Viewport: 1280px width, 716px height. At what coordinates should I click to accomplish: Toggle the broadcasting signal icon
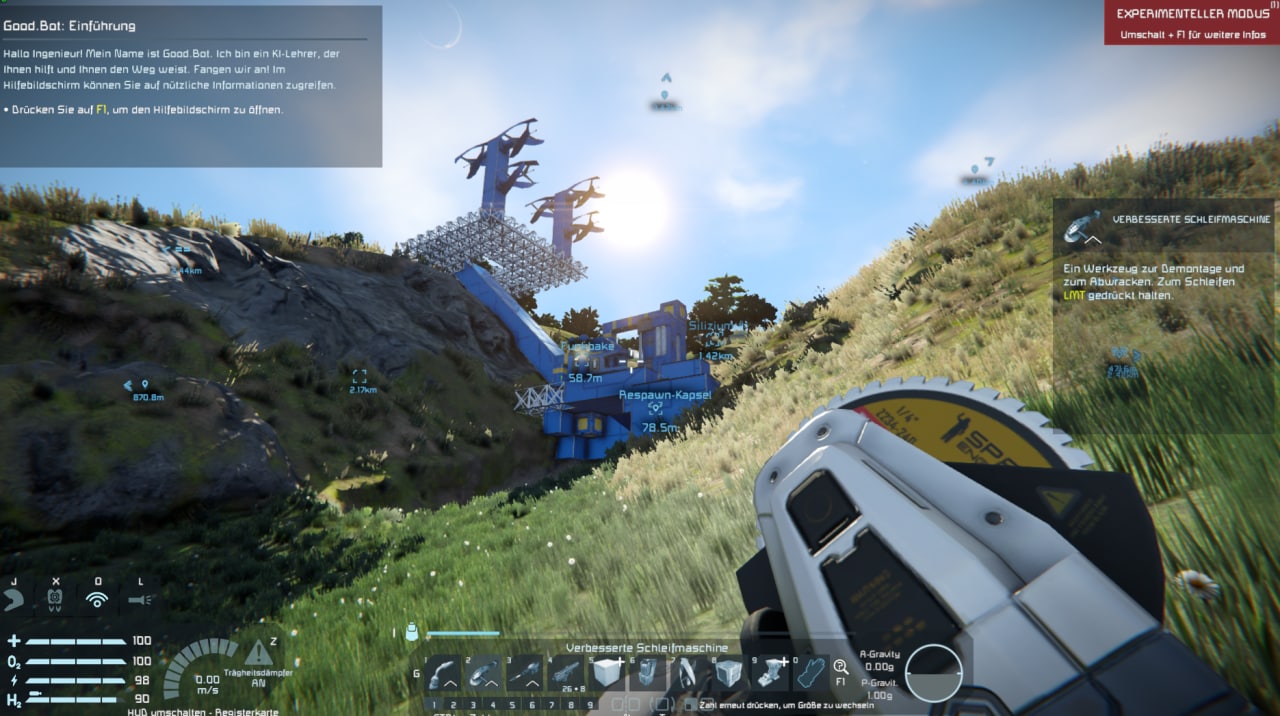97,599
